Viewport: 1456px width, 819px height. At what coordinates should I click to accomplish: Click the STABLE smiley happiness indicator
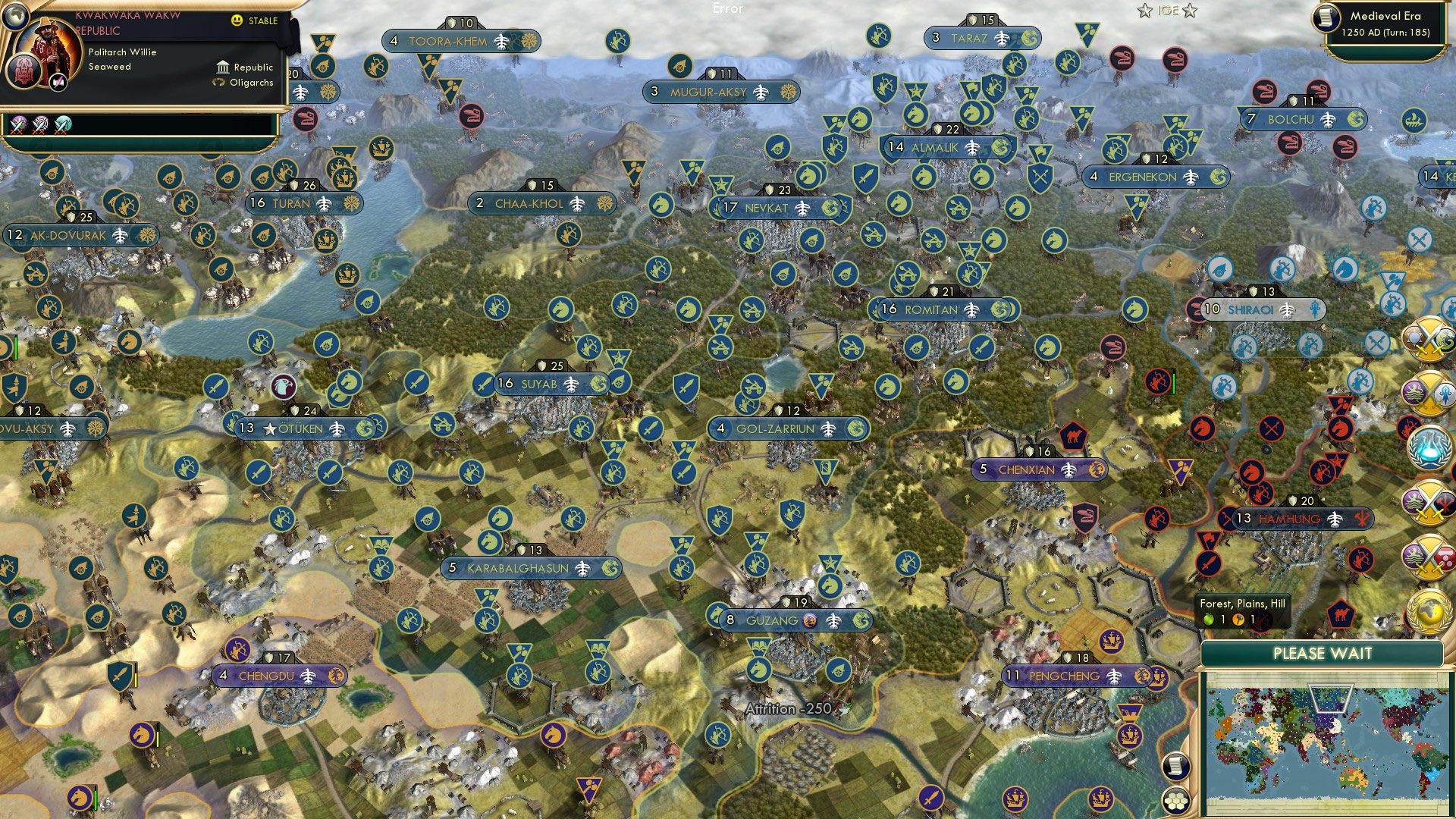pos(237,21)
